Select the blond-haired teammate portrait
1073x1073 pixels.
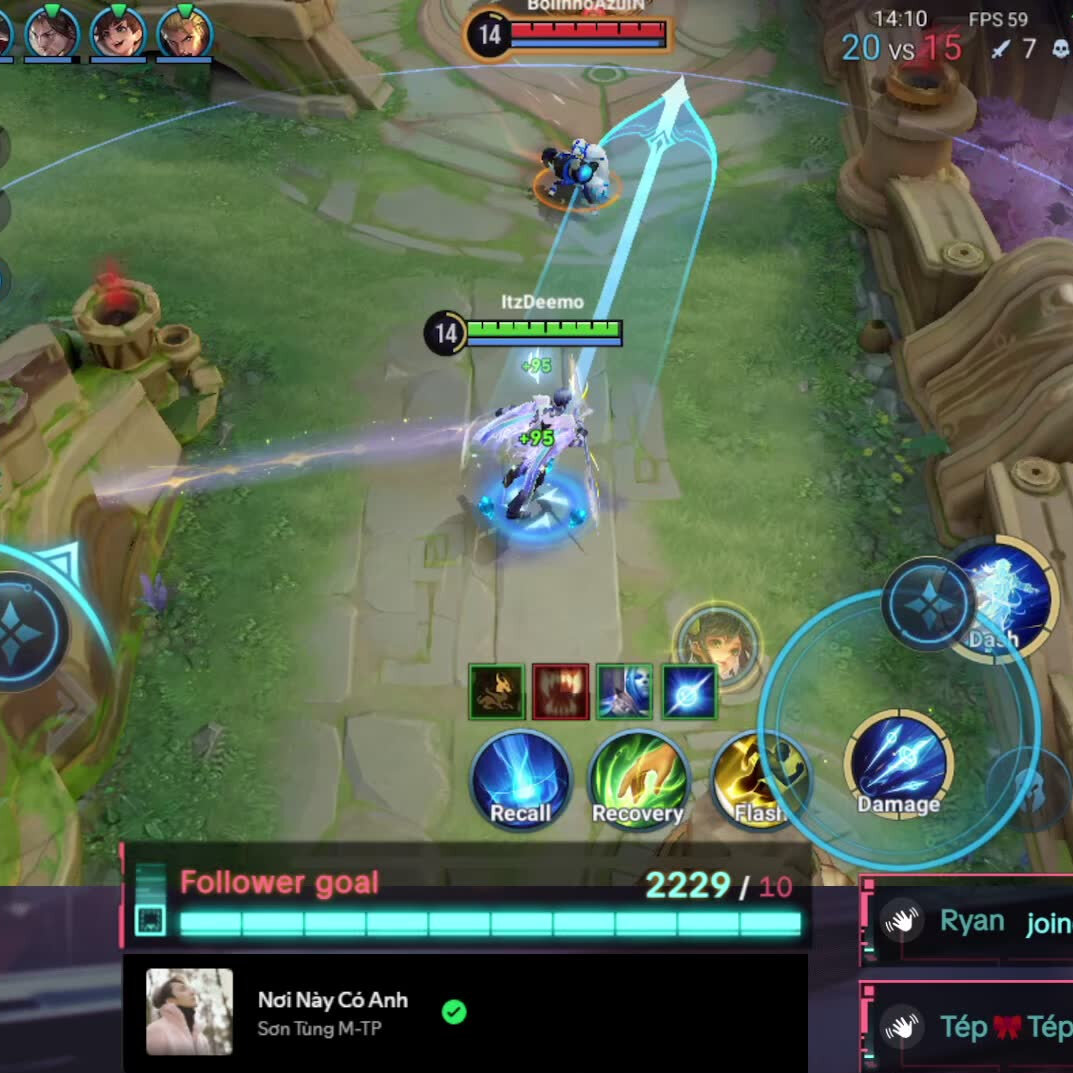(185, 33)
